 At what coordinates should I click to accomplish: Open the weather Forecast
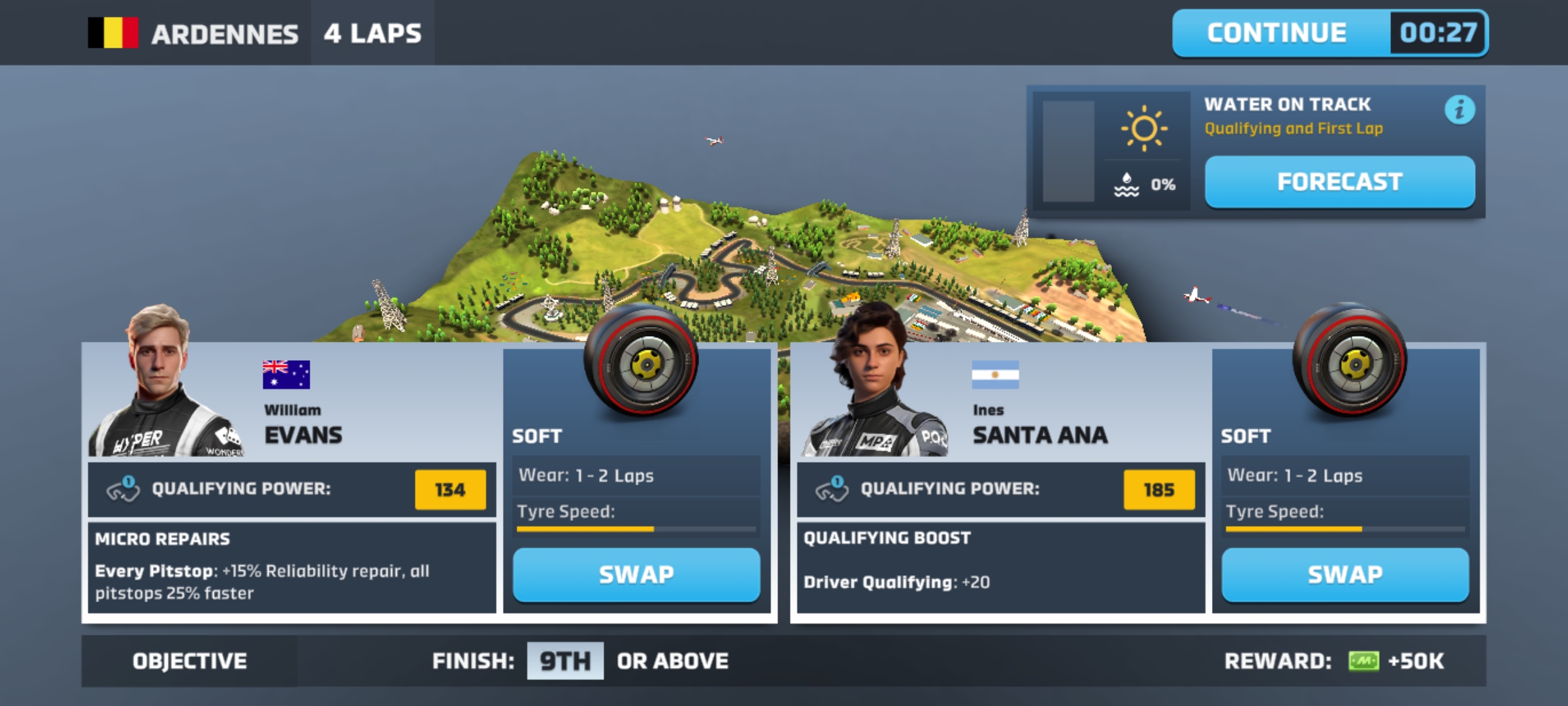(x=1339, y=182)
